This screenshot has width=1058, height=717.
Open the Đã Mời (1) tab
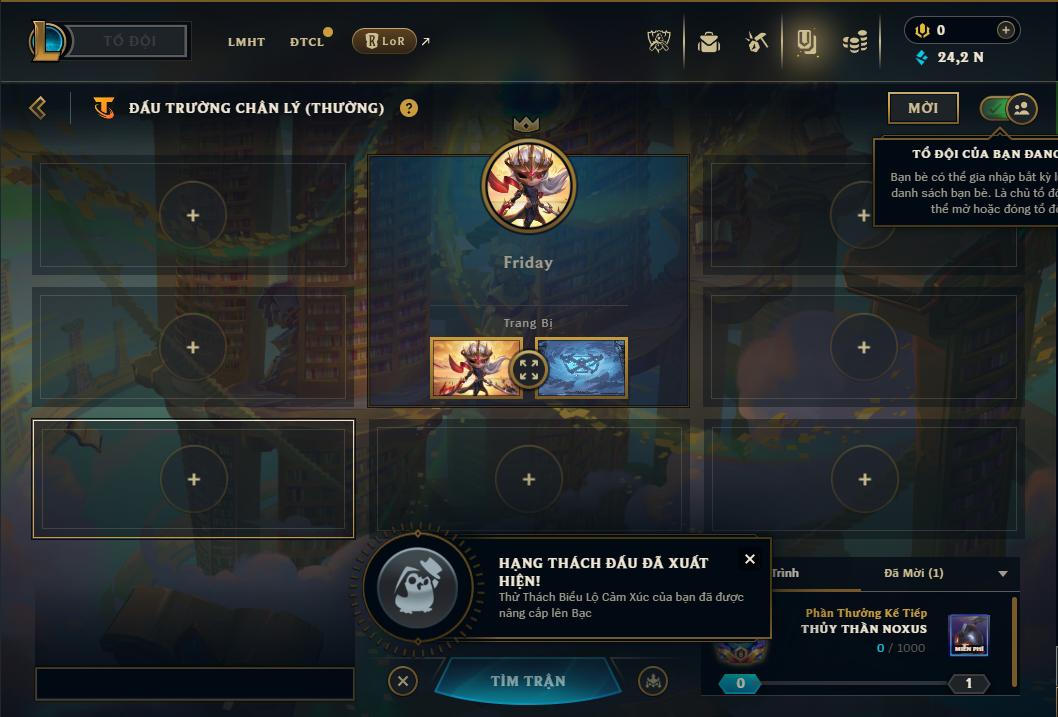tap(914, 573)
